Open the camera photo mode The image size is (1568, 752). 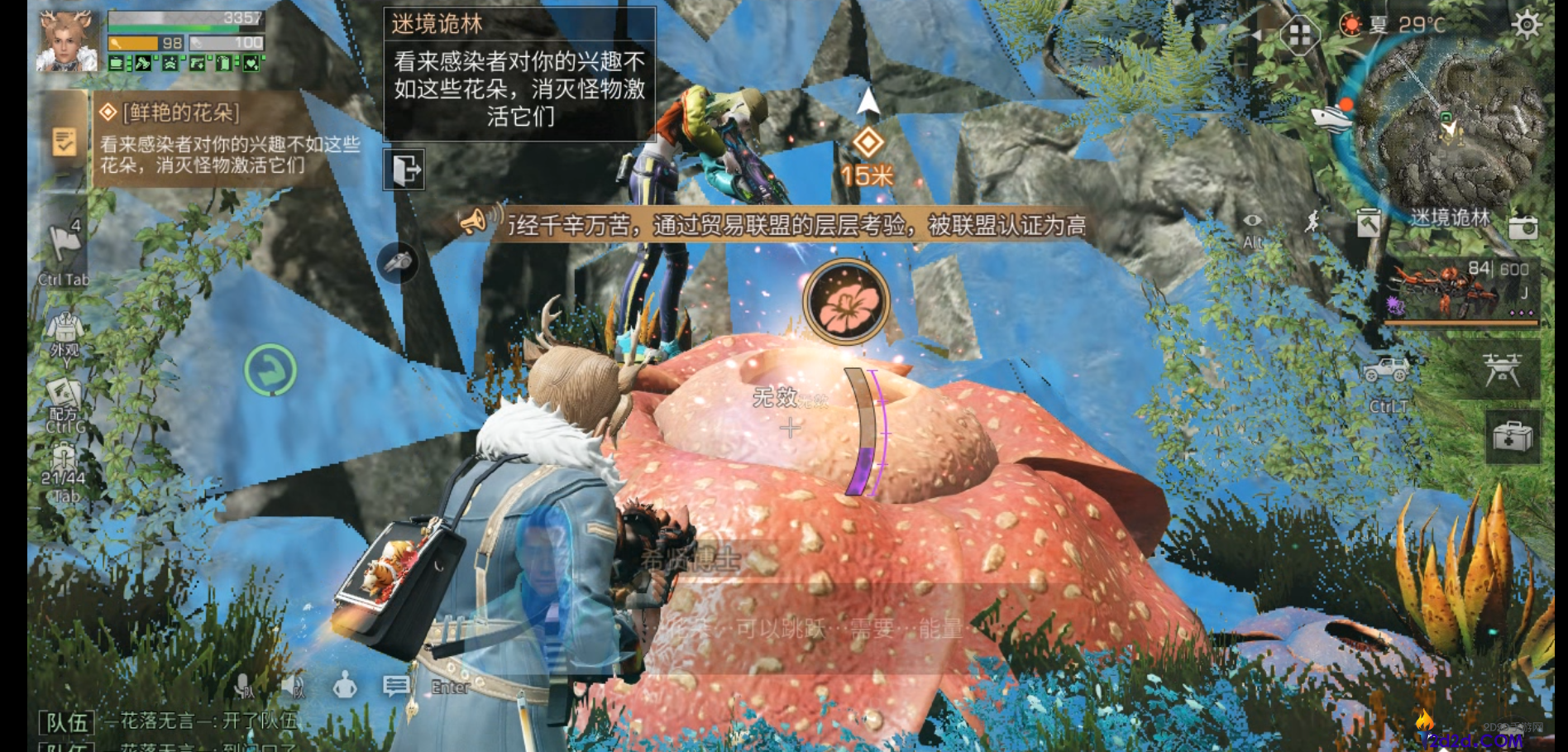pos(1523,227)
